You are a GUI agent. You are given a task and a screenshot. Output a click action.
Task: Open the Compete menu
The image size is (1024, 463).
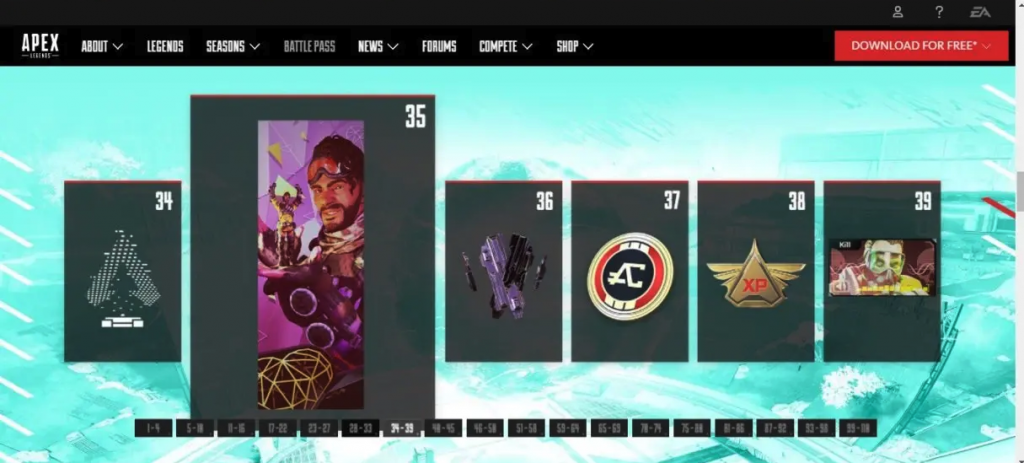point(505,46)
